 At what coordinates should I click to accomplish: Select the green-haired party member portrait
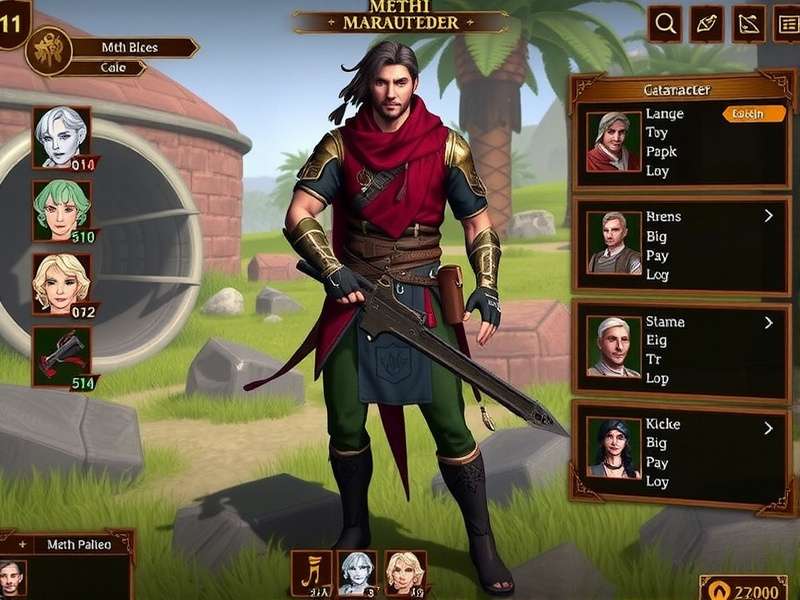click(62, 209)
